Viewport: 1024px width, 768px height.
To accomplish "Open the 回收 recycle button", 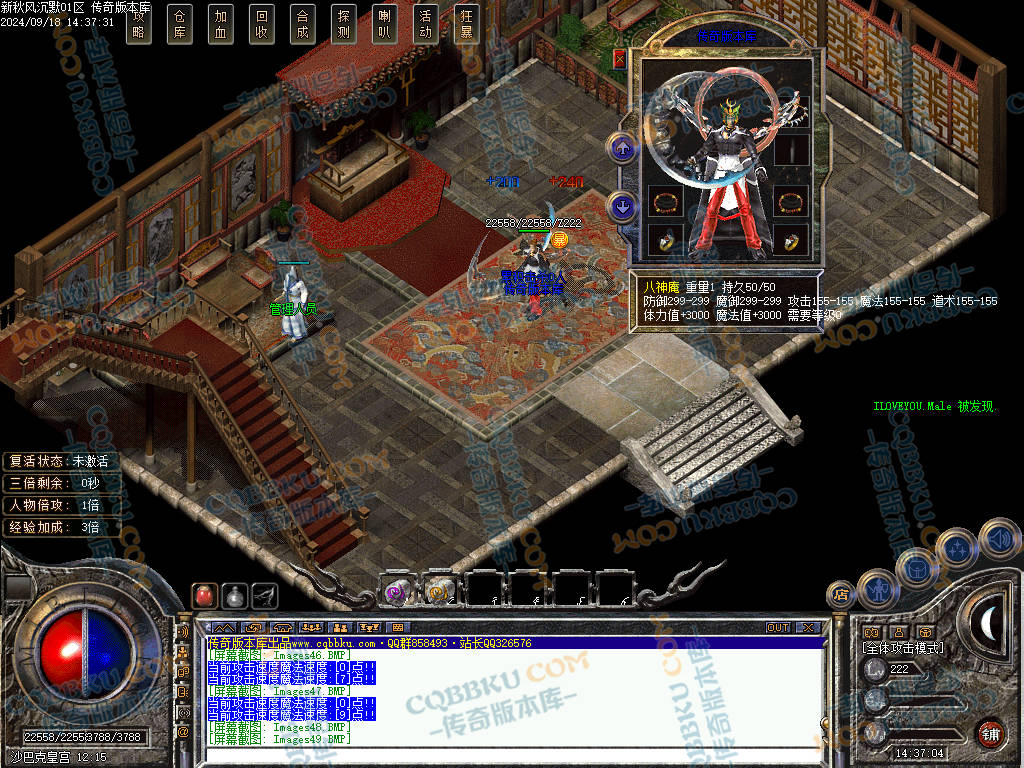I will (x=261, y=23).
